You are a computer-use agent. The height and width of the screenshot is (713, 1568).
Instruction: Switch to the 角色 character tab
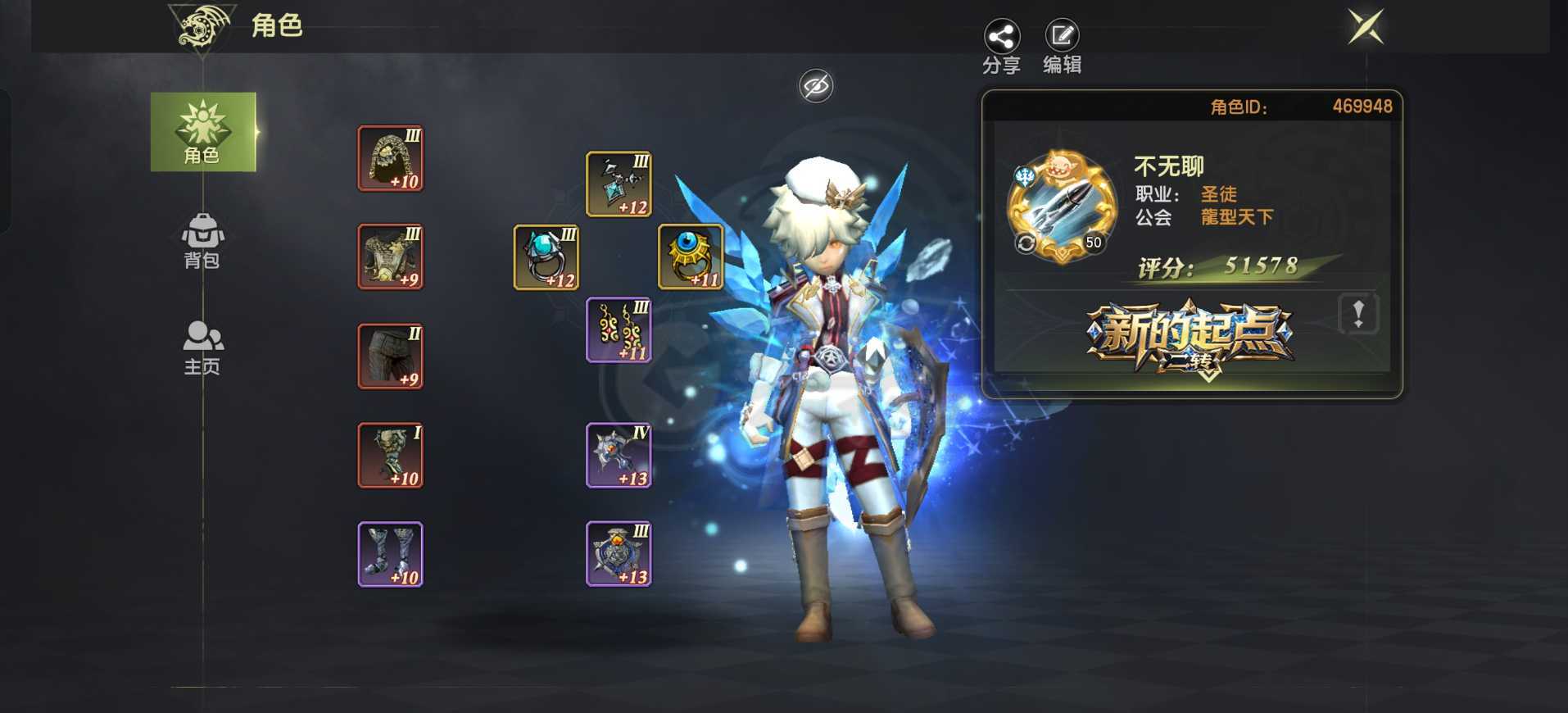(x=202, y=132)
